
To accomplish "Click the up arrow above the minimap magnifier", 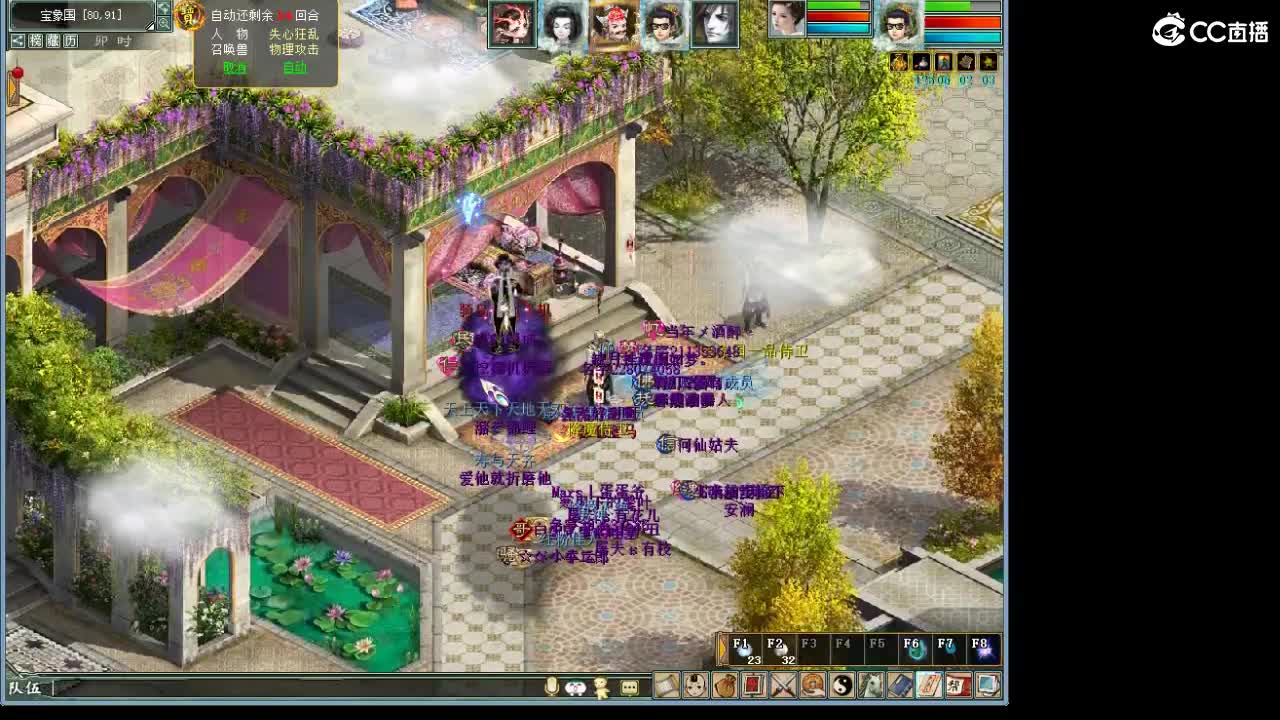I will [x=164, y=8].
